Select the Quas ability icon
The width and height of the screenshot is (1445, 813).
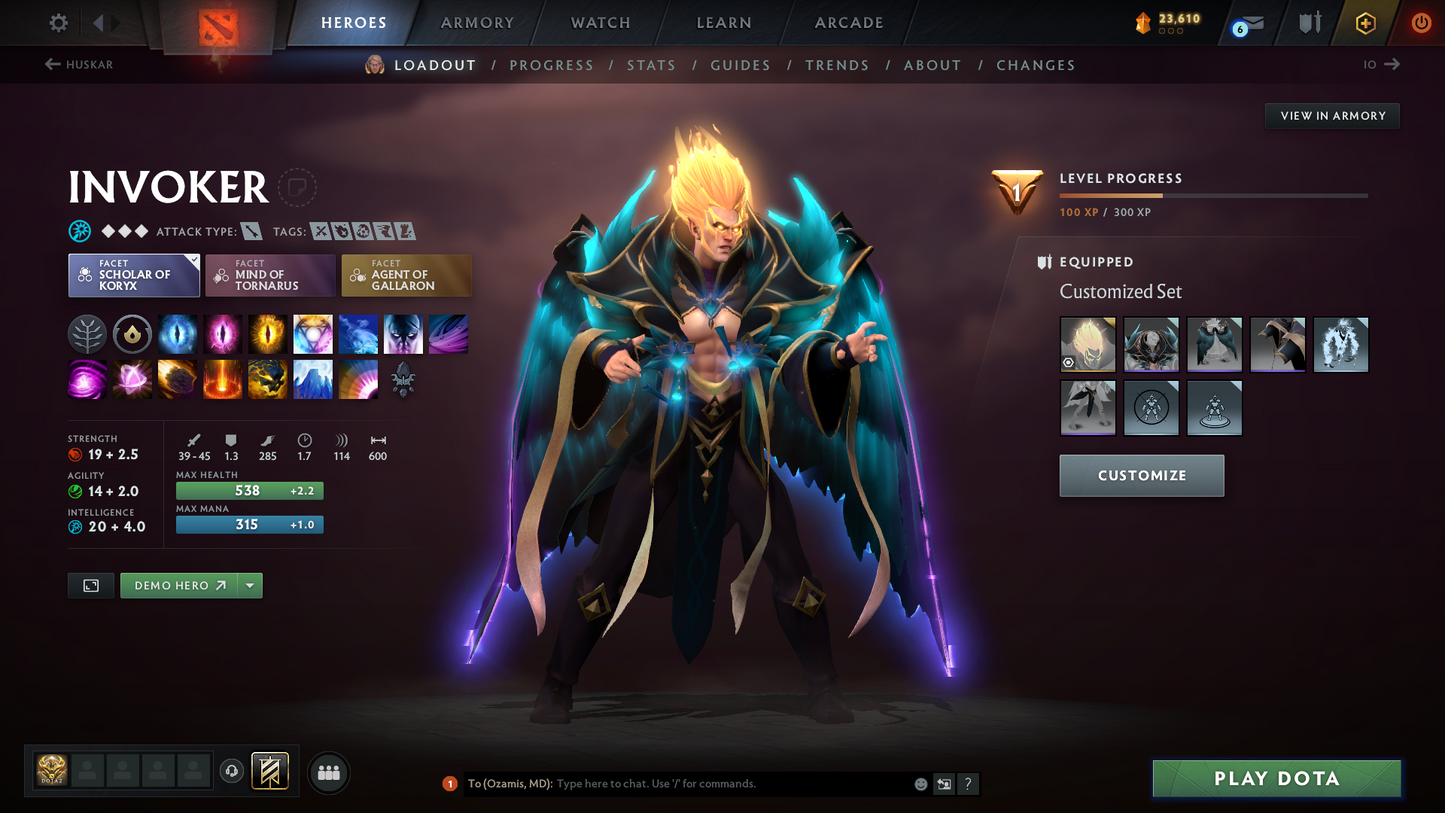tap(177, 334)
